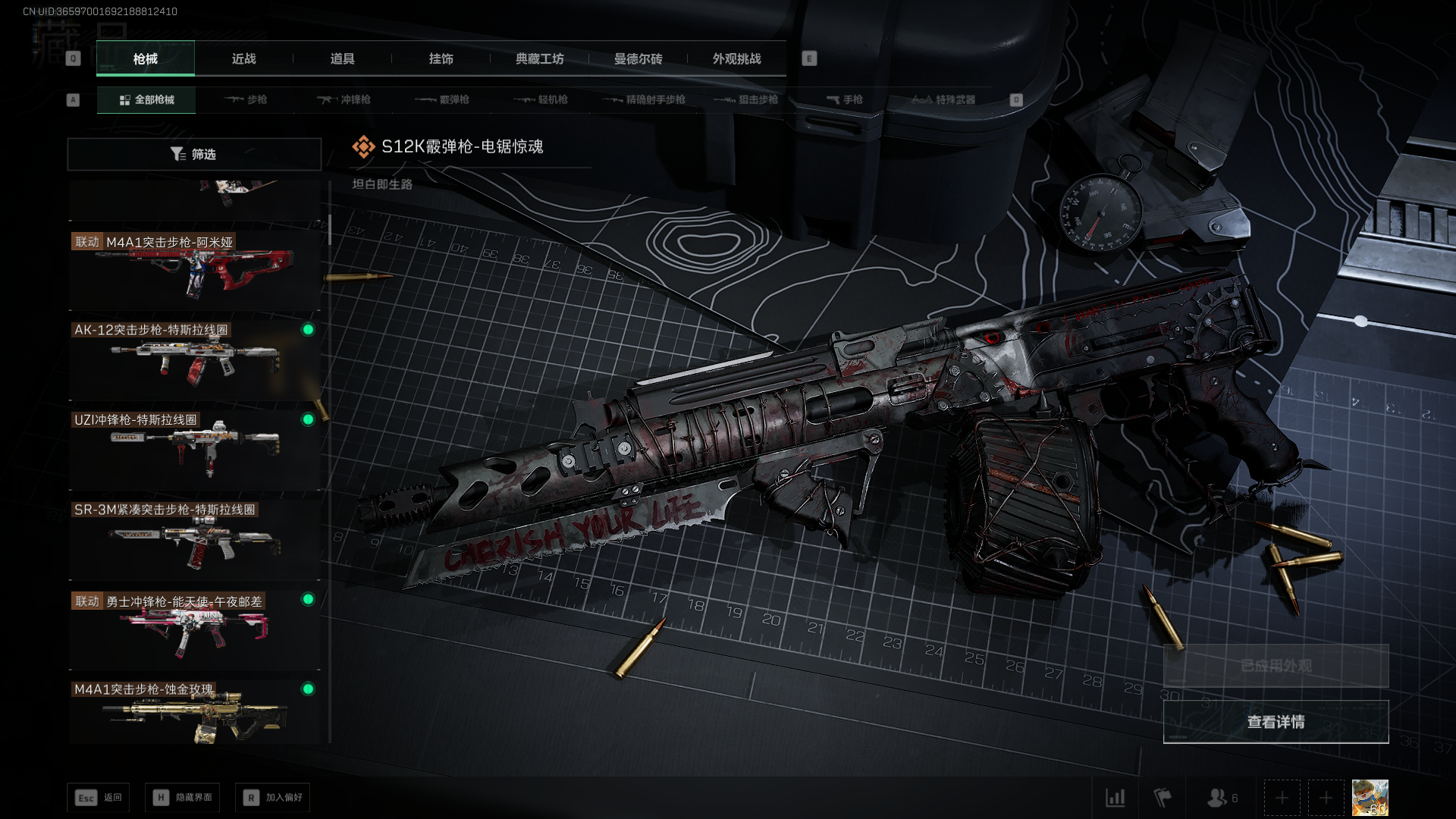The image size is (1456, 819).
Task: Open the 道具 items tab
Action: [x=342, y=58]
